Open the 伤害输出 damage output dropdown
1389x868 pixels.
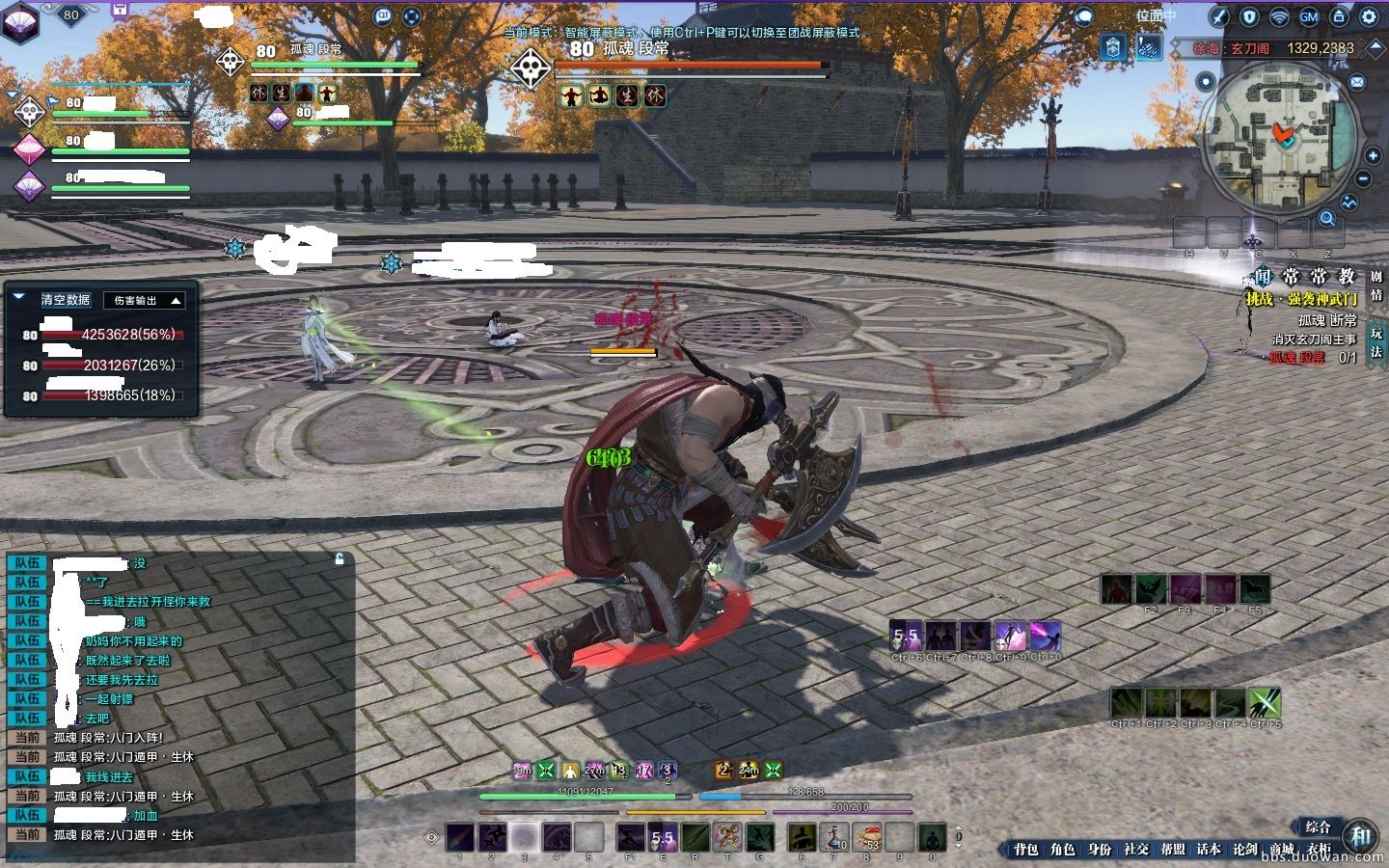[x=145, y=301]
